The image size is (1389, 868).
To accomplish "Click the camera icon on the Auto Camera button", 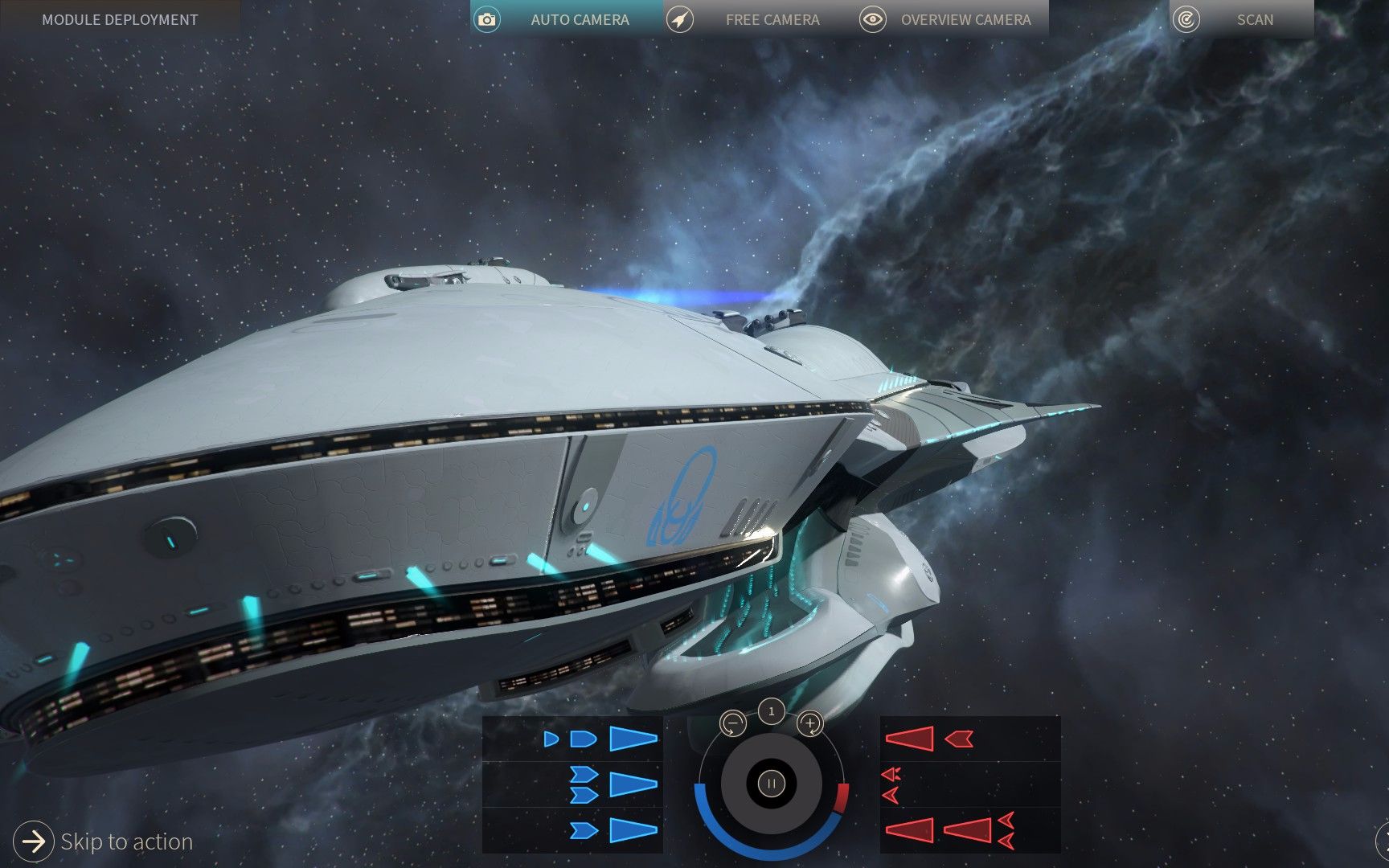I will tap(486, 19).
